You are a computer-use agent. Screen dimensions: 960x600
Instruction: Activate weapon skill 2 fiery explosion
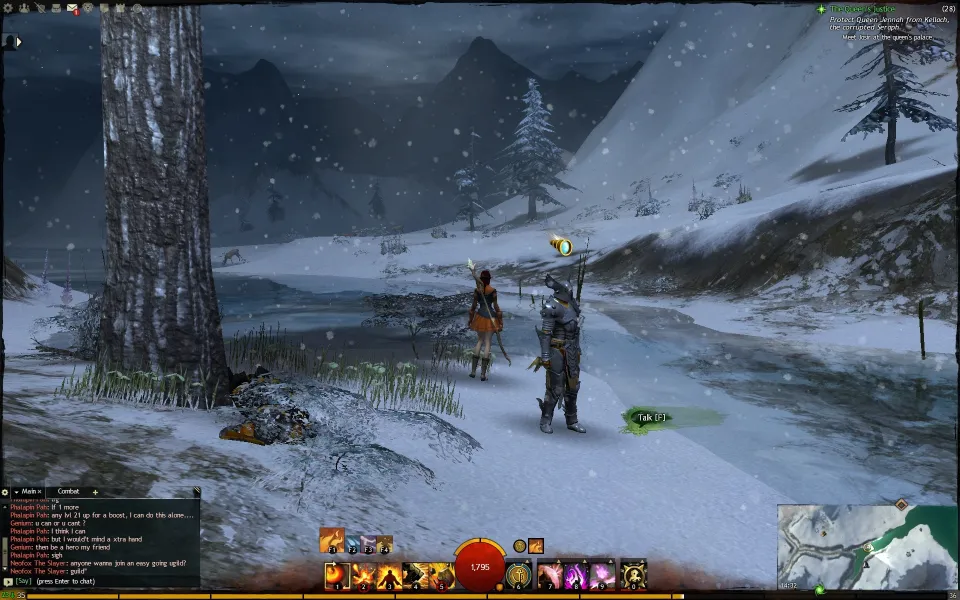(x=363, y=575)
